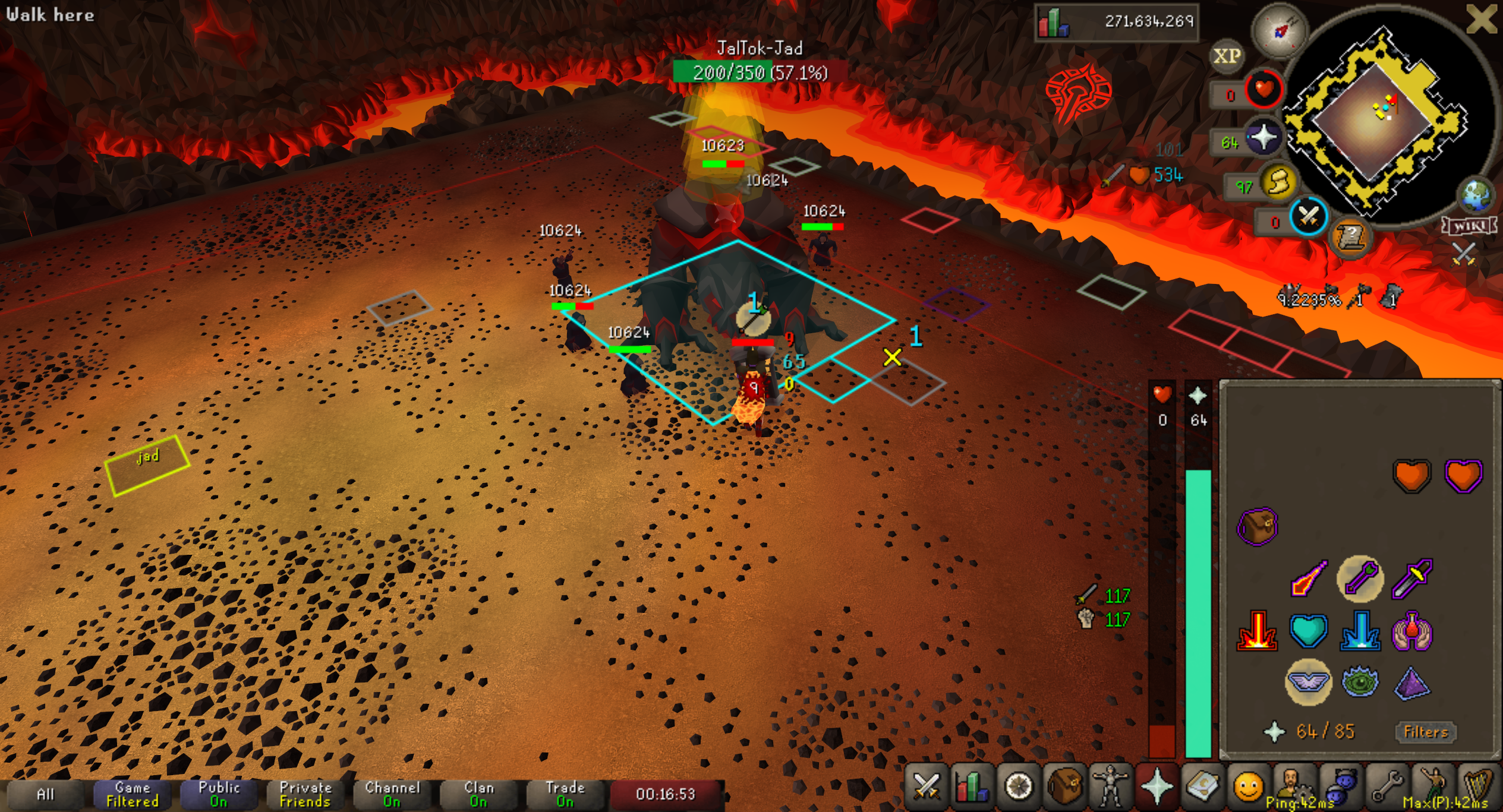Click the Wiki lookup banner
Image resolution: width=1503 pixels, height=812 pixels.
click(1469, 226)
